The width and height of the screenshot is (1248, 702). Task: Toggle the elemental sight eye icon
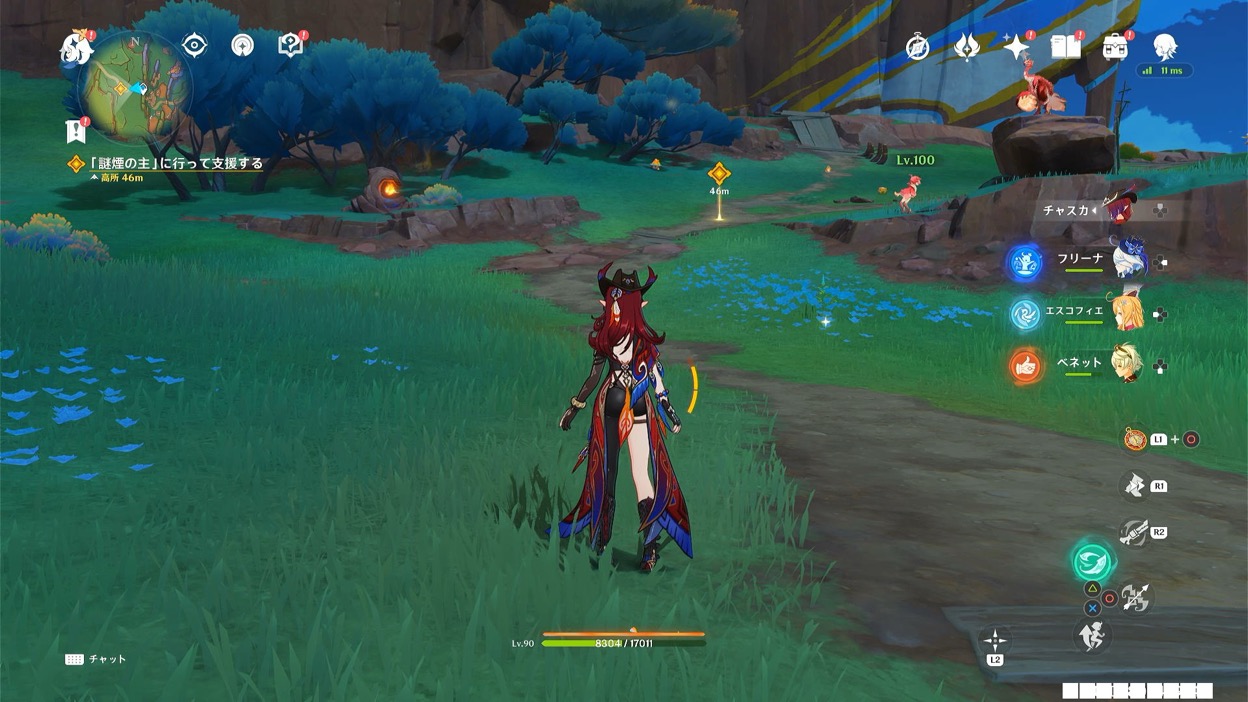pos(194,46)
